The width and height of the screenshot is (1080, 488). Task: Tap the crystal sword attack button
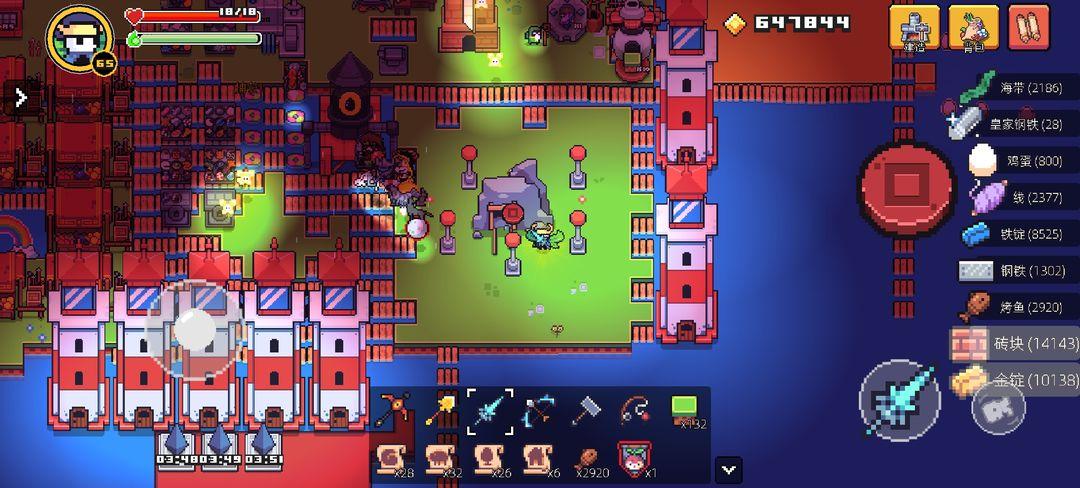click(900, 400)
